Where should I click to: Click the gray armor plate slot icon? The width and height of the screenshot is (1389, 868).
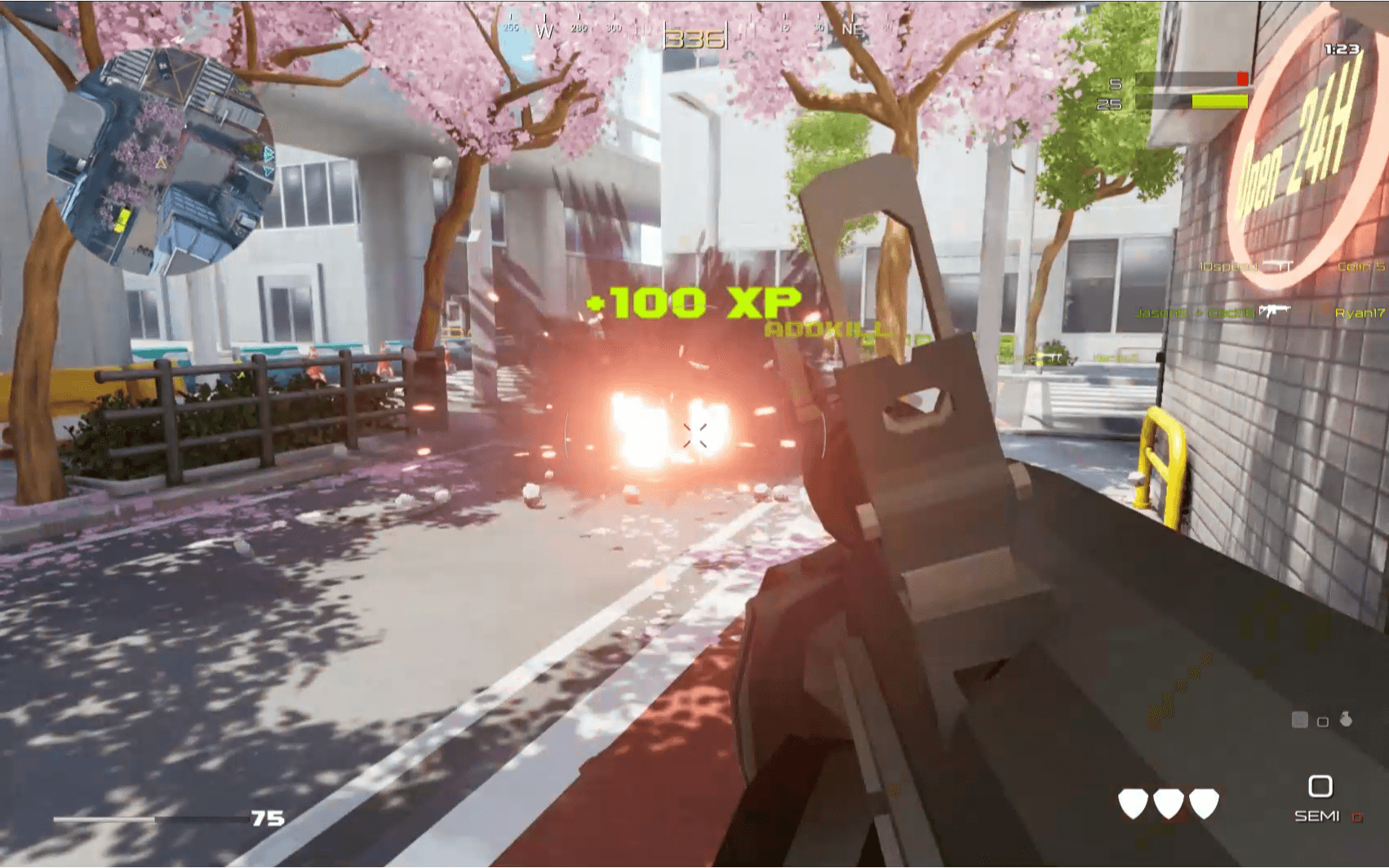coord(1300,720)
